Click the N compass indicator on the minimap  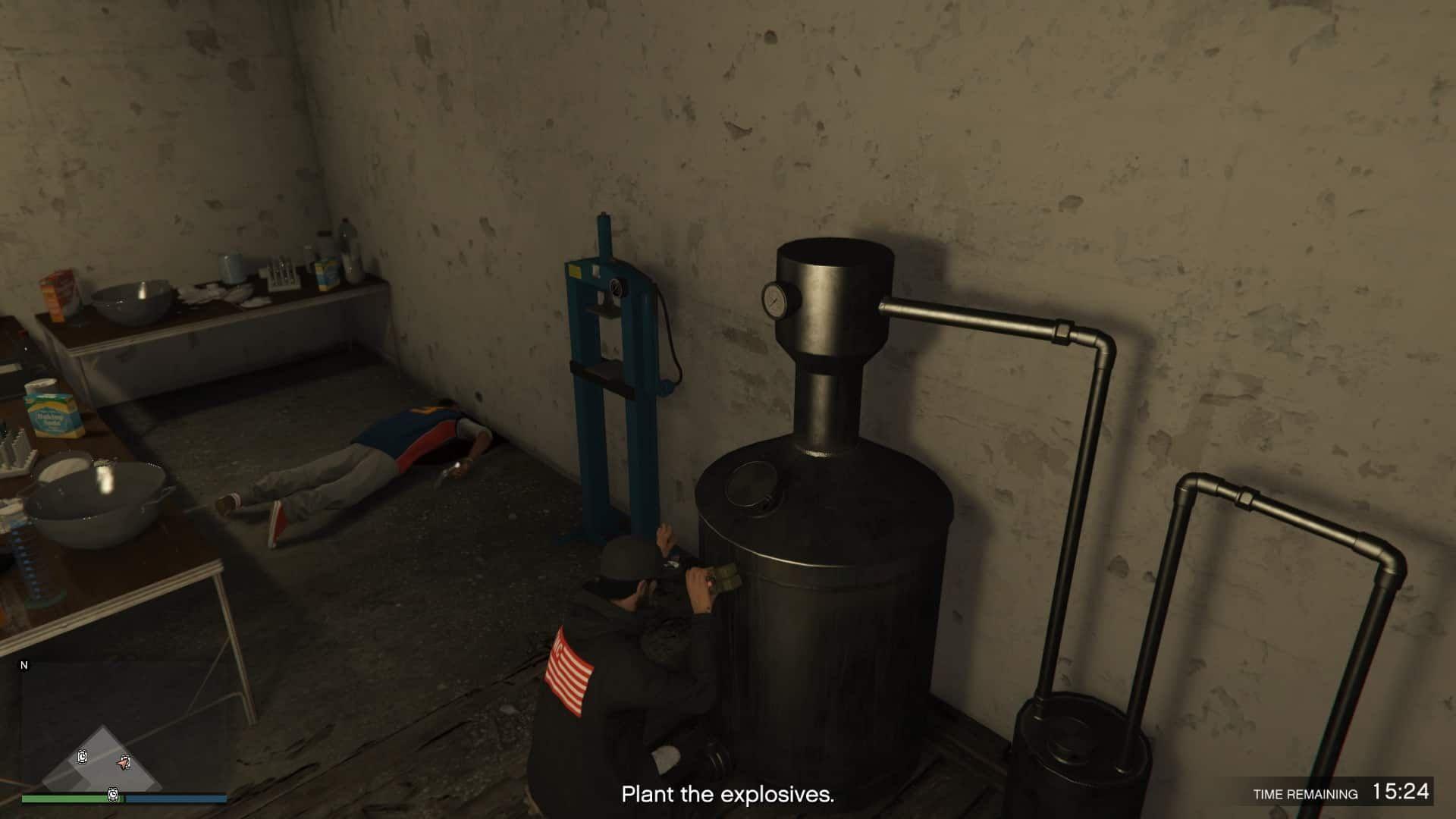point(25,665)
